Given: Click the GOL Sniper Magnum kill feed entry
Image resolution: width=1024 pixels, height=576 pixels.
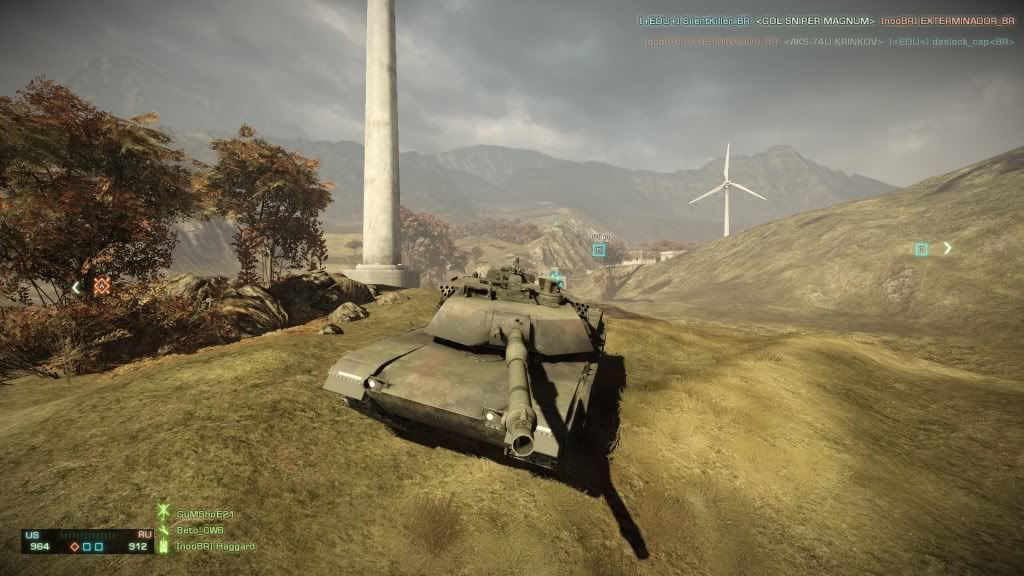Looking at the screenshot, I should 815,21.
